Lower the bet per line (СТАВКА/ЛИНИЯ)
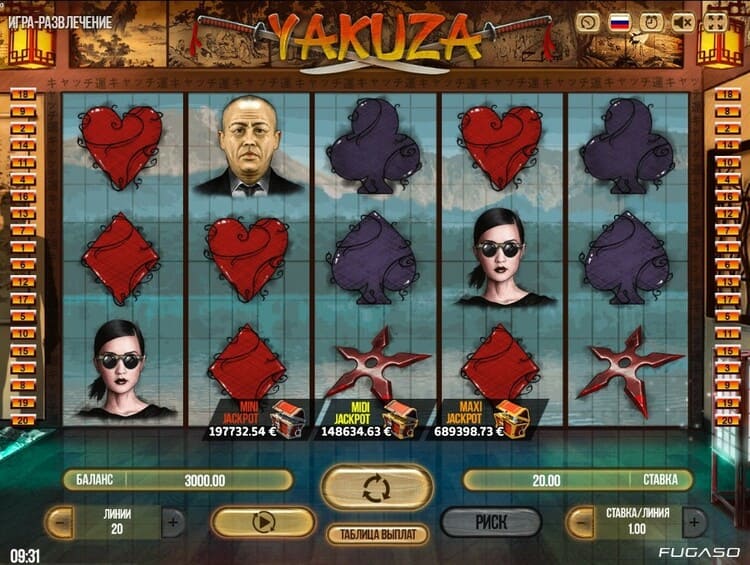Viewport: 750px width, 565px height. tap(580, 521)
